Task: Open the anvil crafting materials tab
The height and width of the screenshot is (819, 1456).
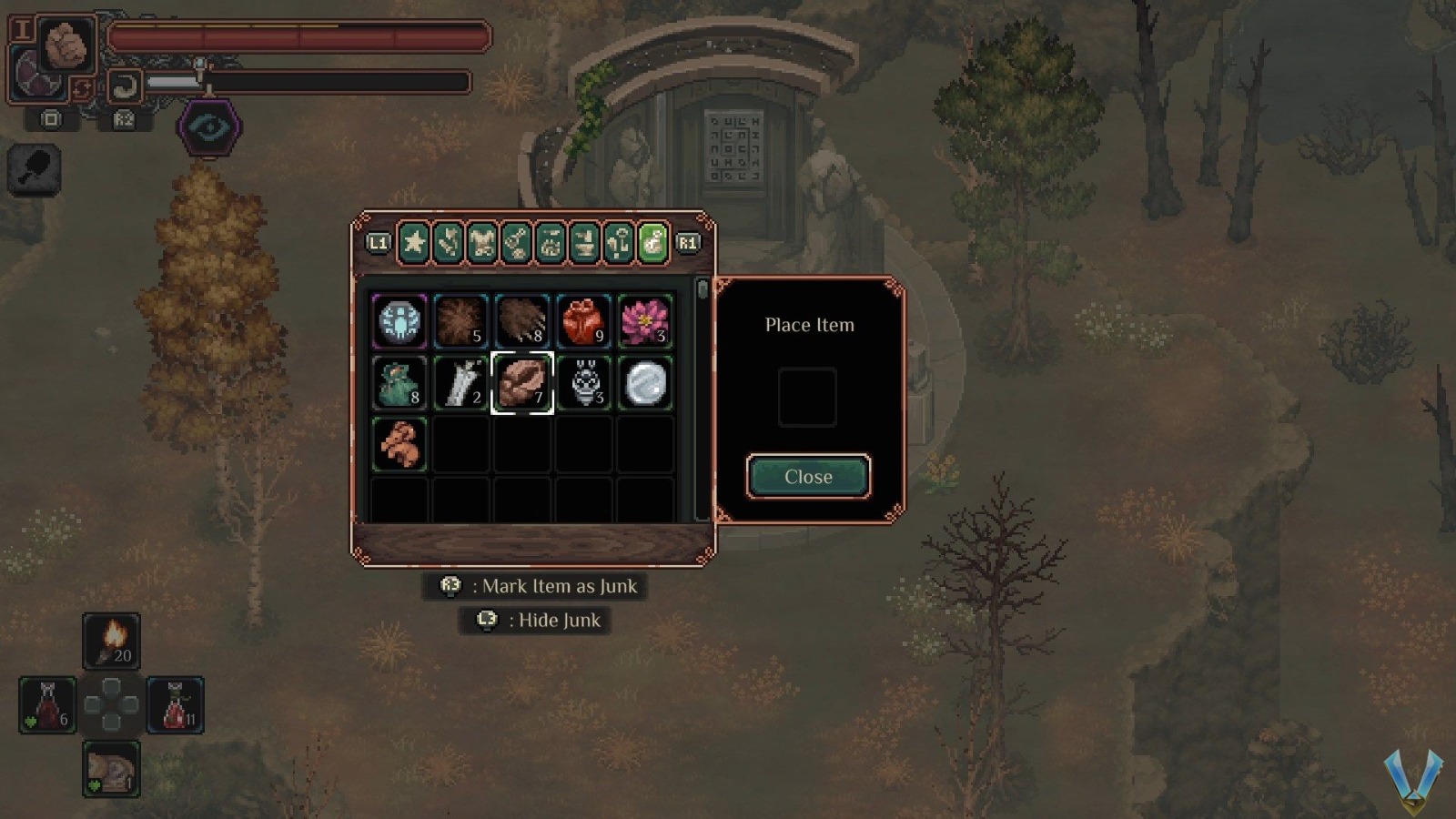Action: (585, 243)
